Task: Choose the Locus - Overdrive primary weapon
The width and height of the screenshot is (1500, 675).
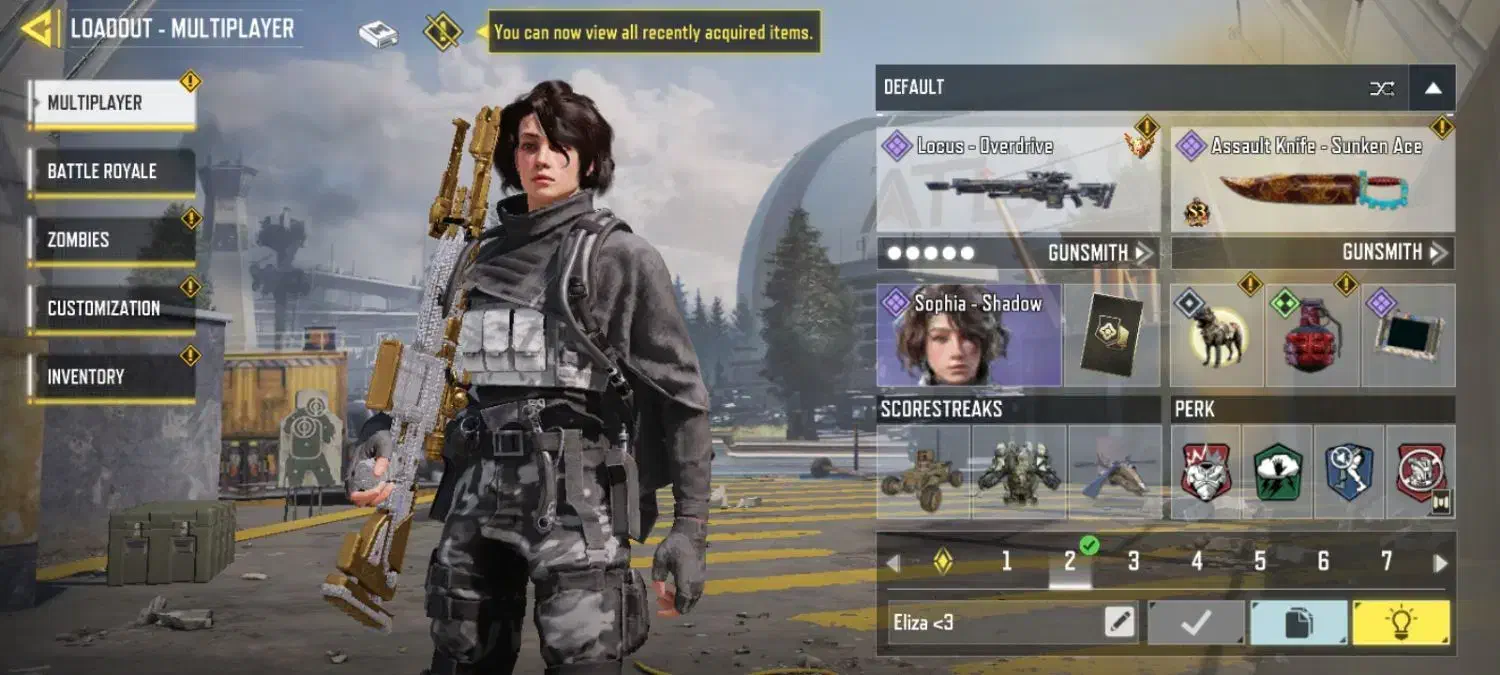Action: (x=1018, y=182)
